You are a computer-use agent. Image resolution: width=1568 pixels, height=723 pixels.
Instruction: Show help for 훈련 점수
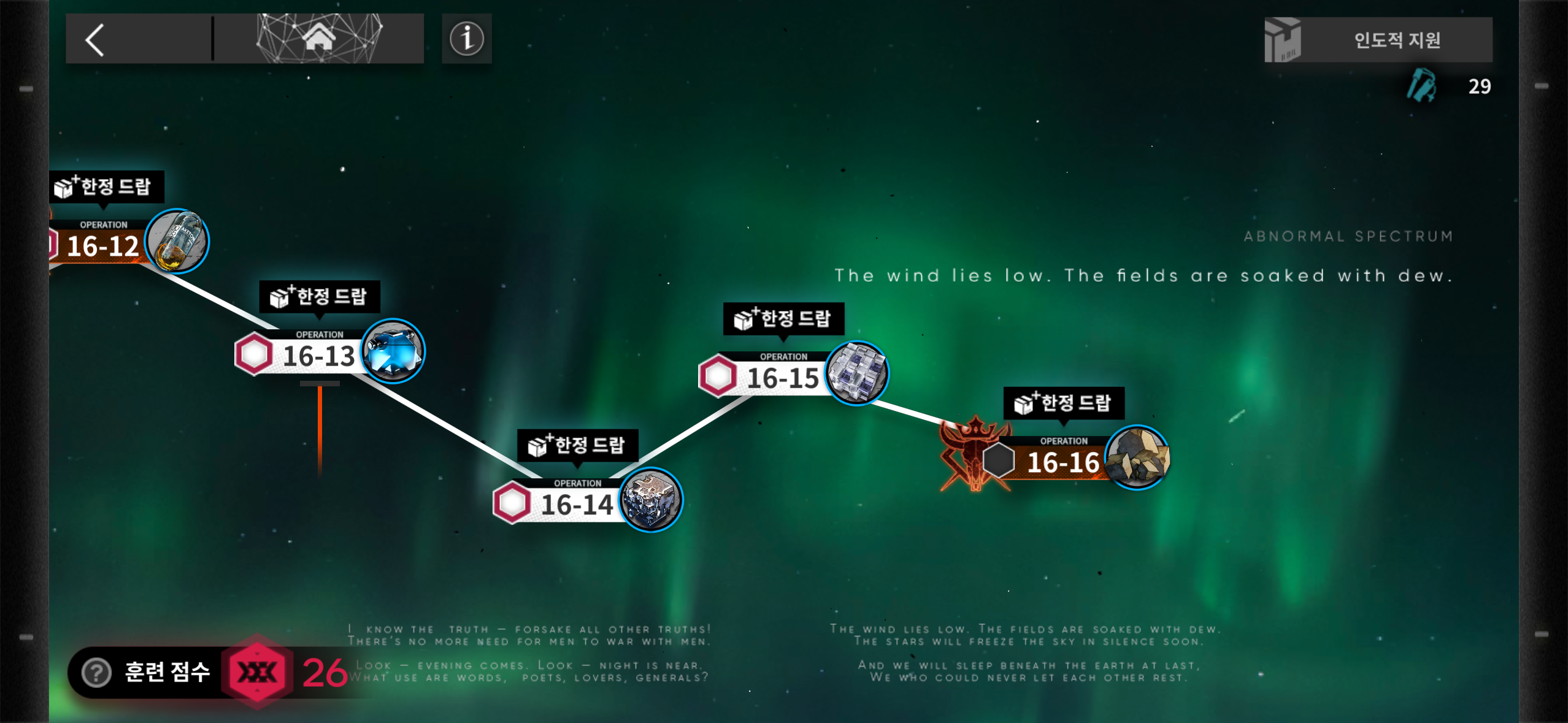97,673
